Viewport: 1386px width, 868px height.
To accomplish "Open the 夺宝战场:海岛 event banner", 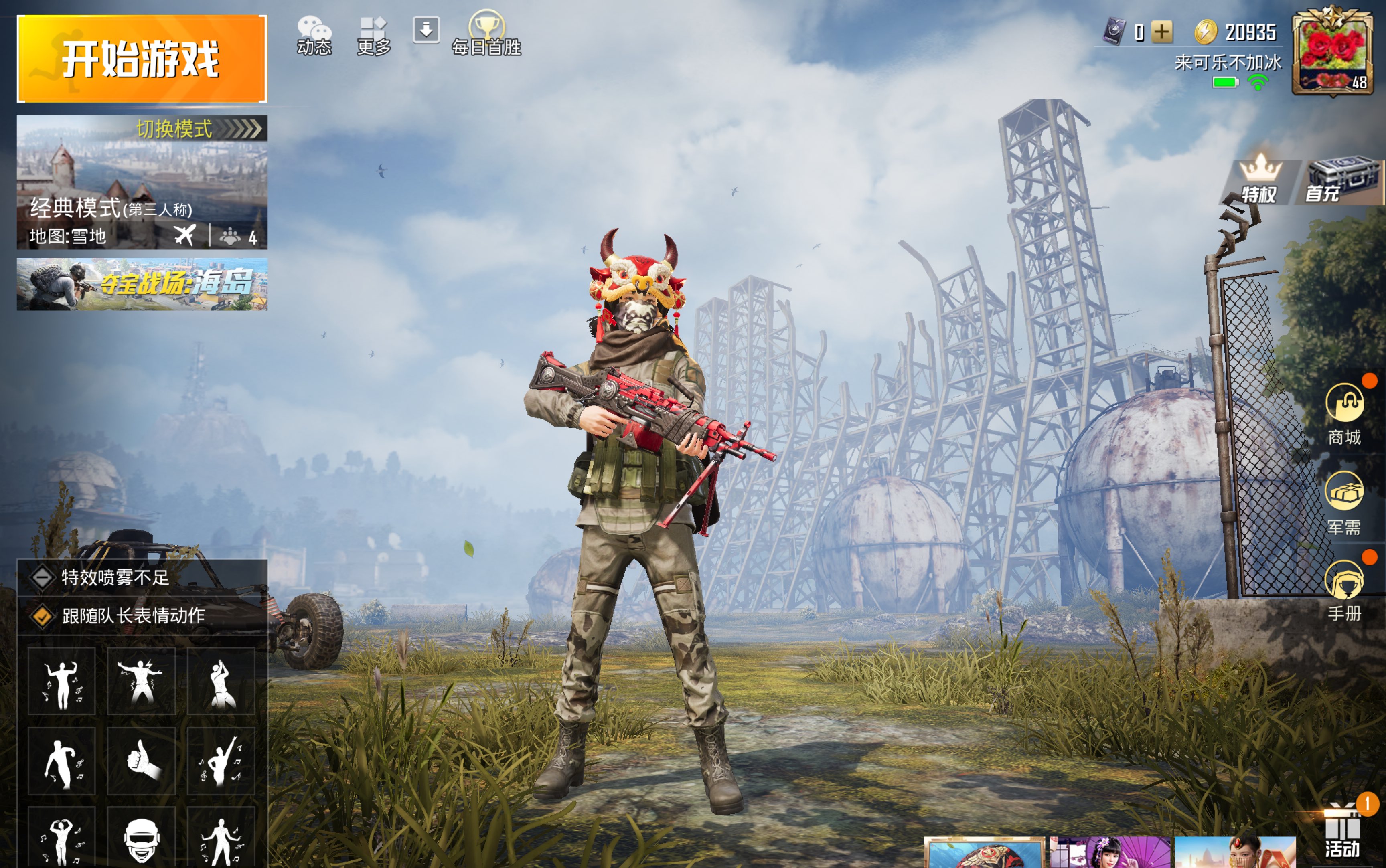I will pos(142,283).
